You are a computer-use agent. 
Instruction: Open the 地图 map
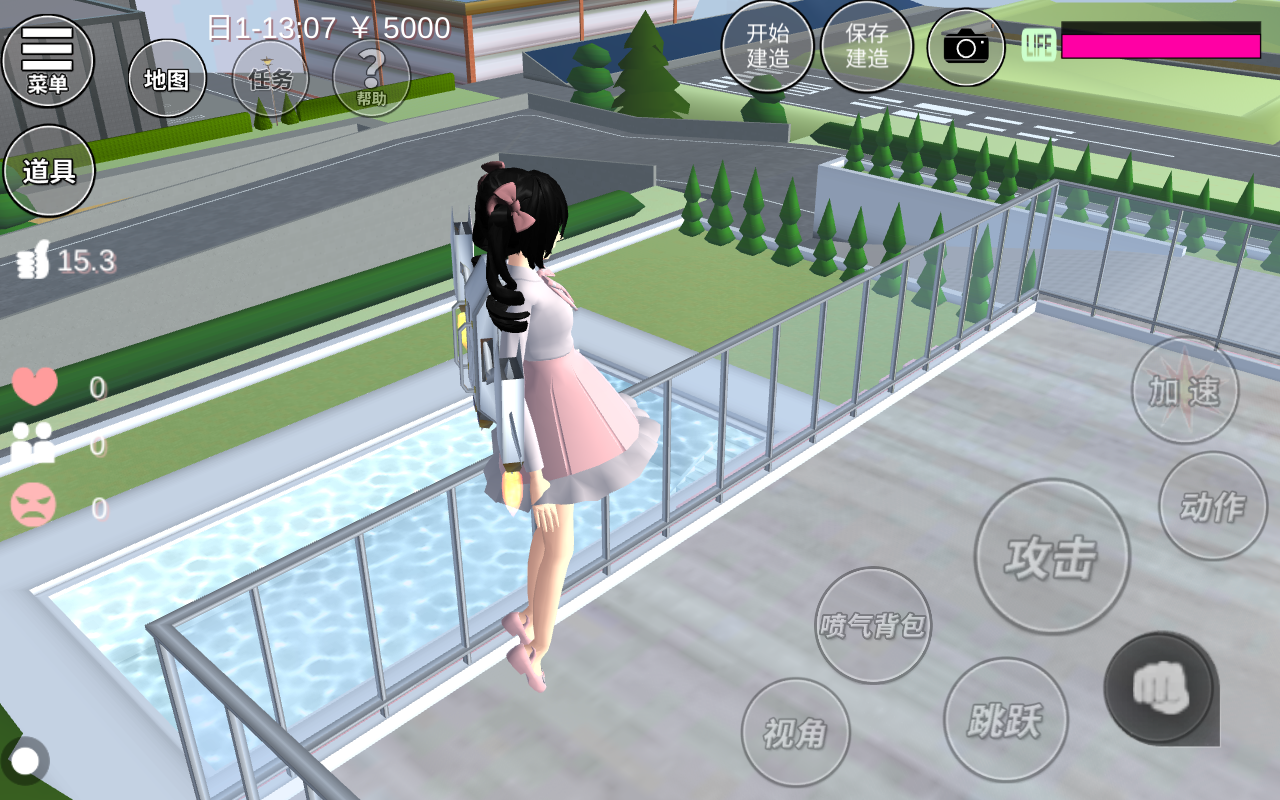pos(167,79)
